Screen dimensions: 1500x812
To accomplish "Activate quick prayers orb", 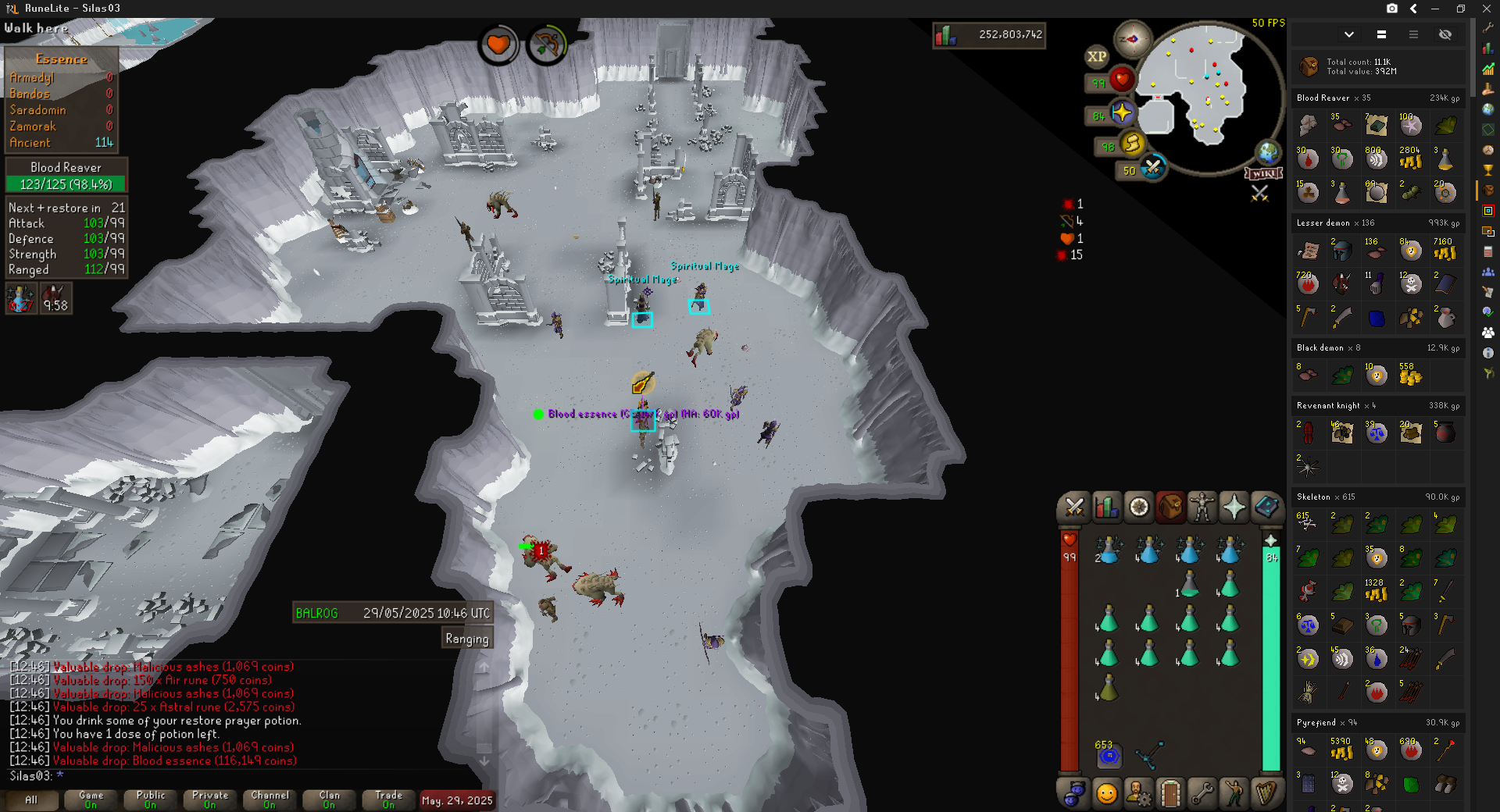I will (x=1123, y=113).
